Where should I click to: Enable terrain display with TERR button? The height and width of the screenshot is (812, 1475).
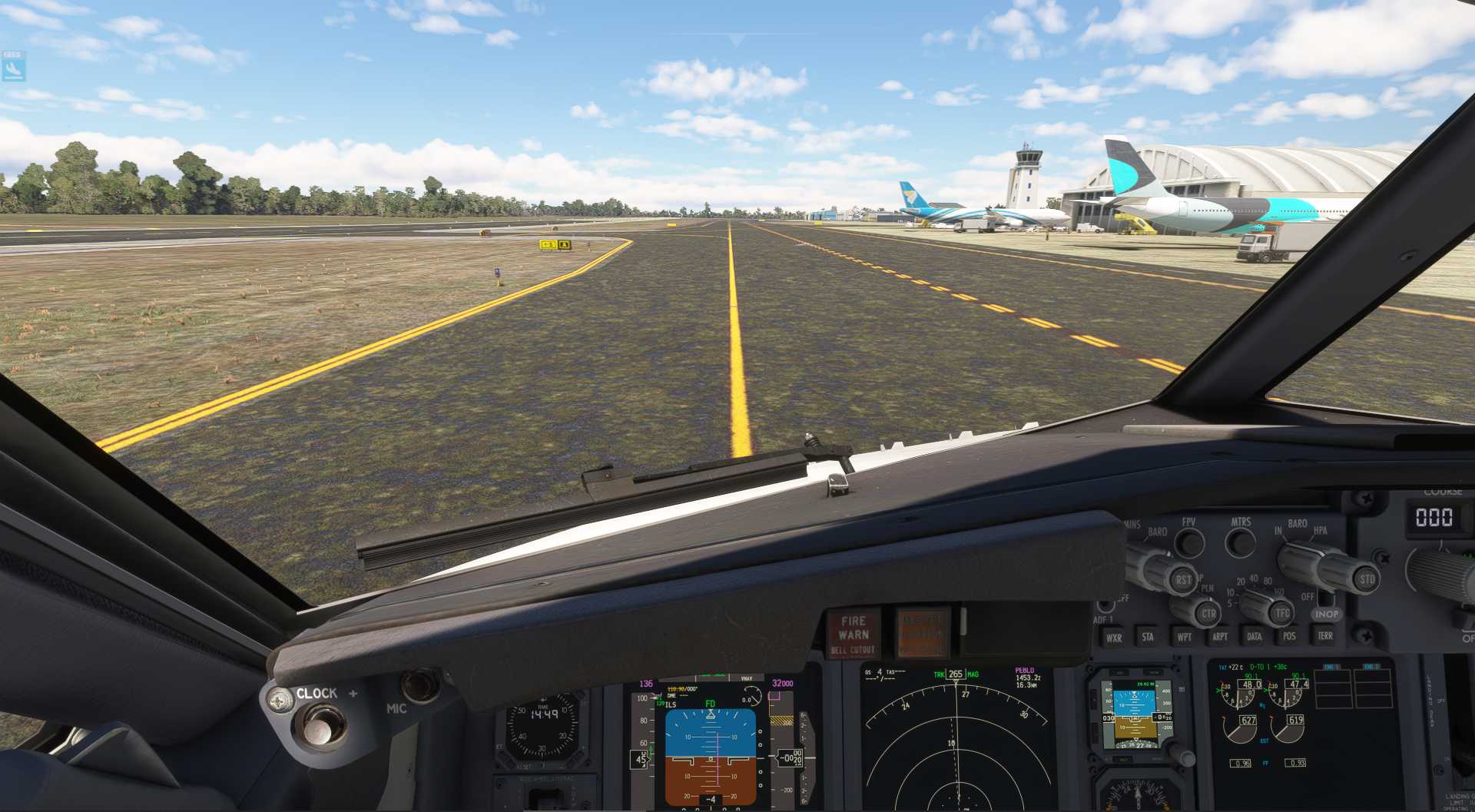click(1325, 635)
